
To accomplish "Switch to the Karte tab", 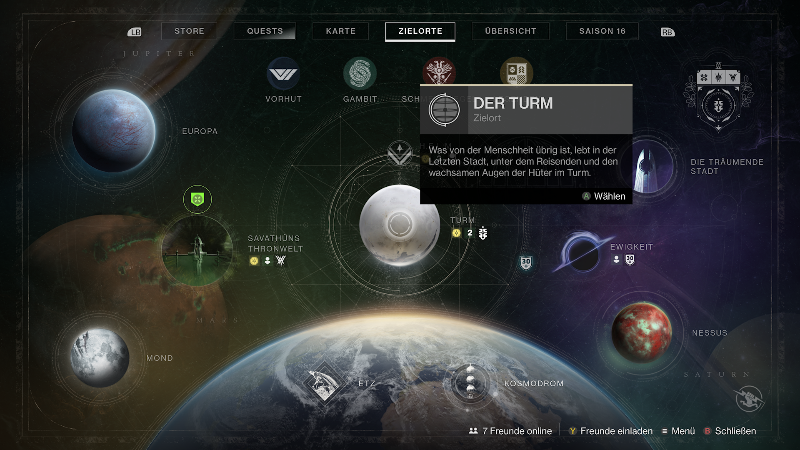I will pyautogui.click(x=340, y=31).
